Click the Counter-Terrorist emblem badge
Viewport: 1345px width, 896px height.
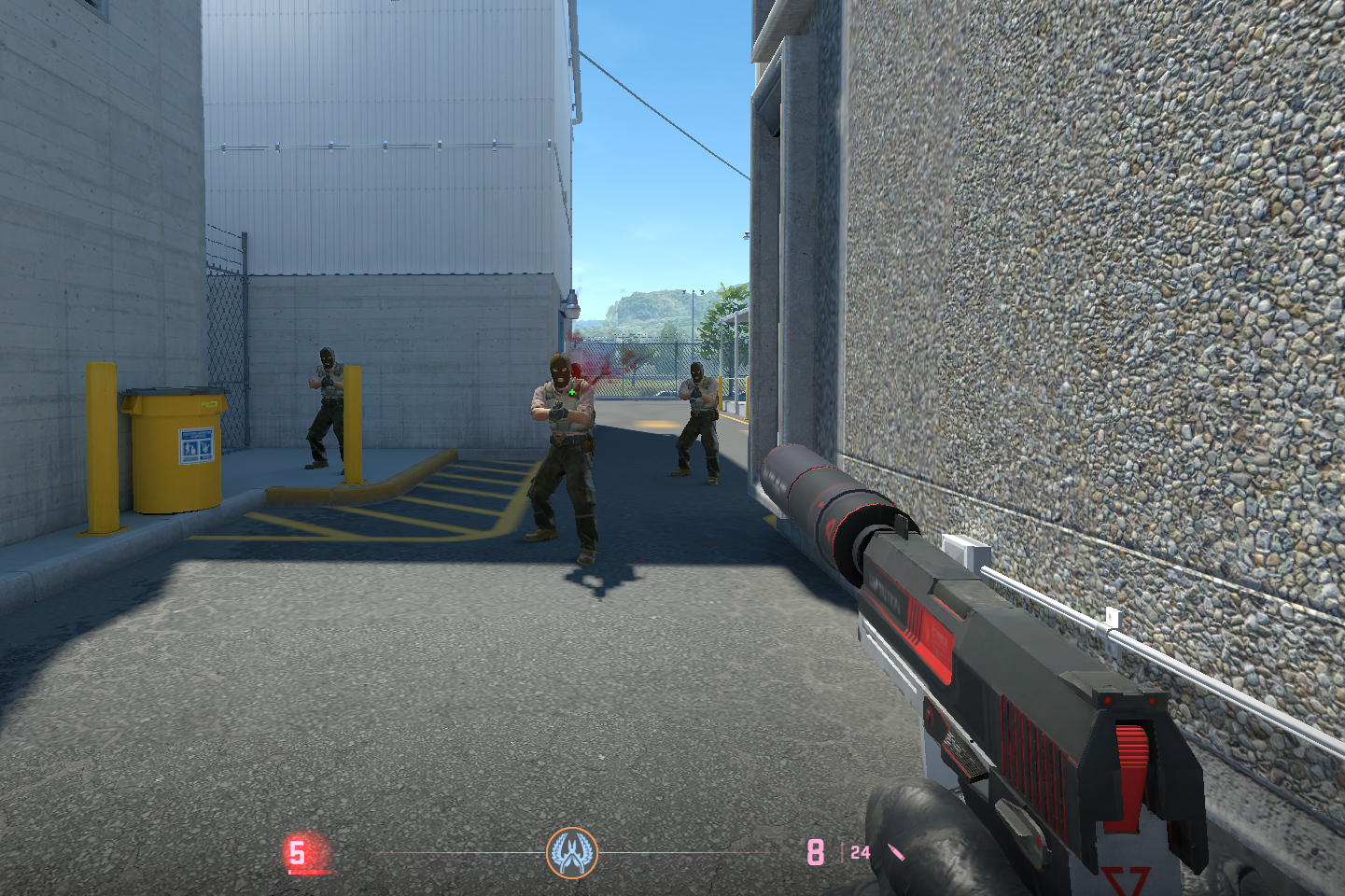point(571,852)
